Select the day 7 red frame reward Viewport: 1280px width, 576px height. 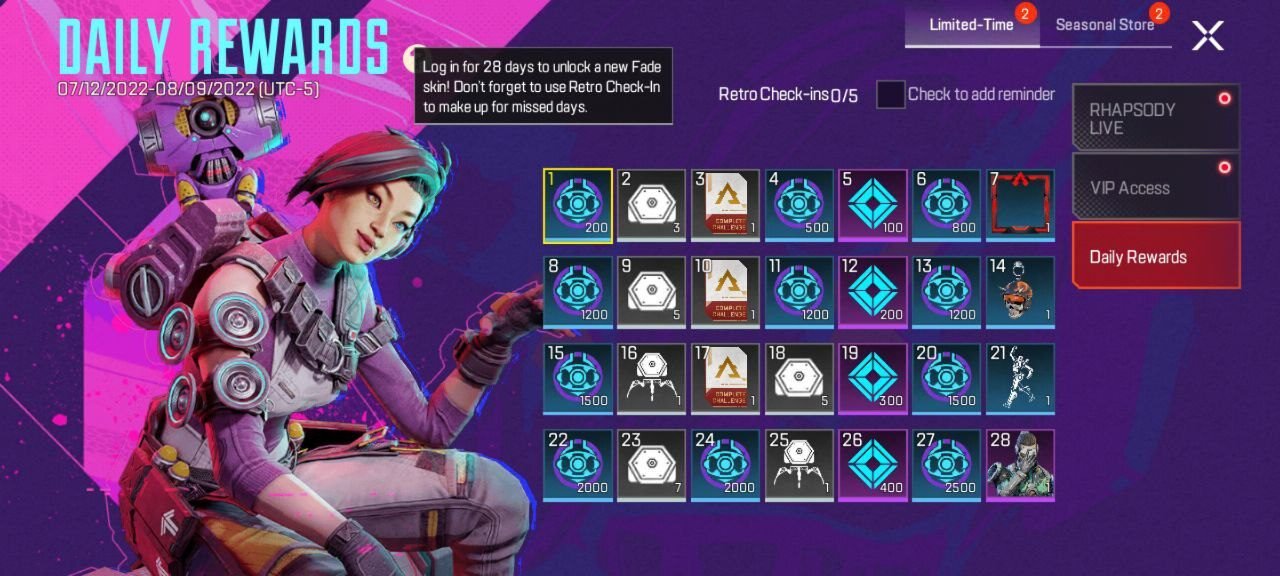(1020, 205)
